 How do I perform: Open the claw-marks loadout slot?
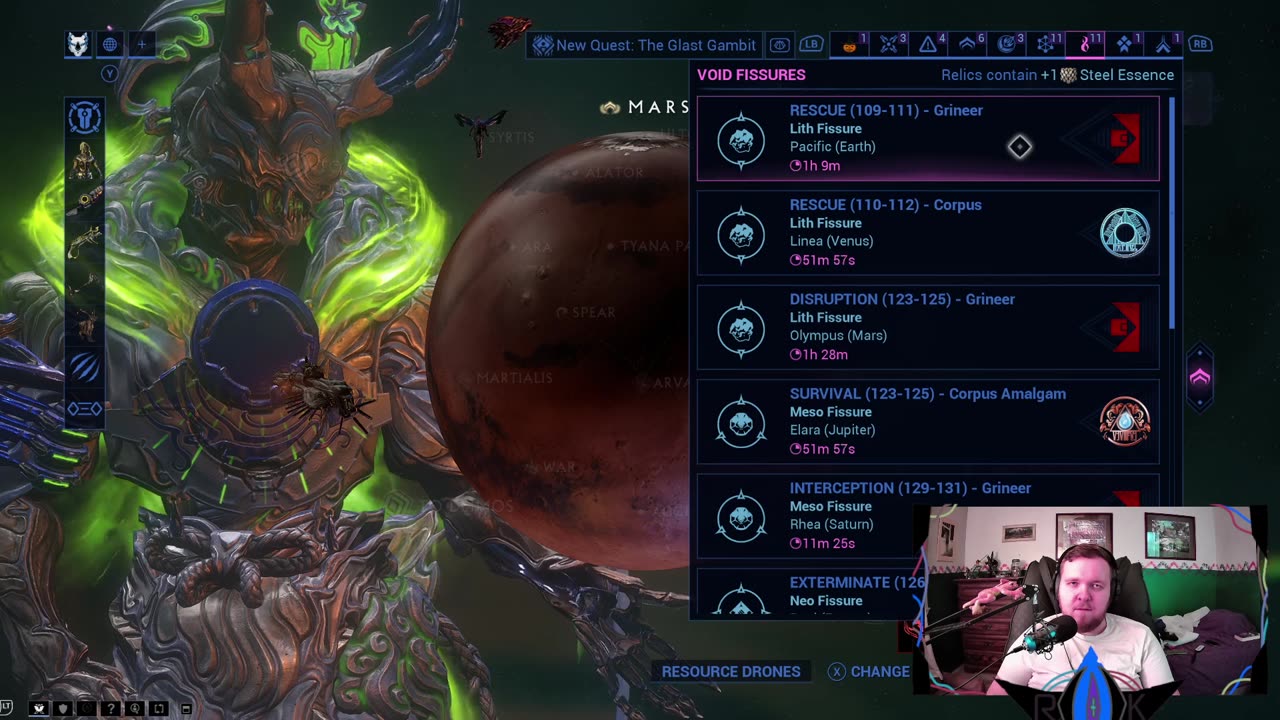point(85,368)
